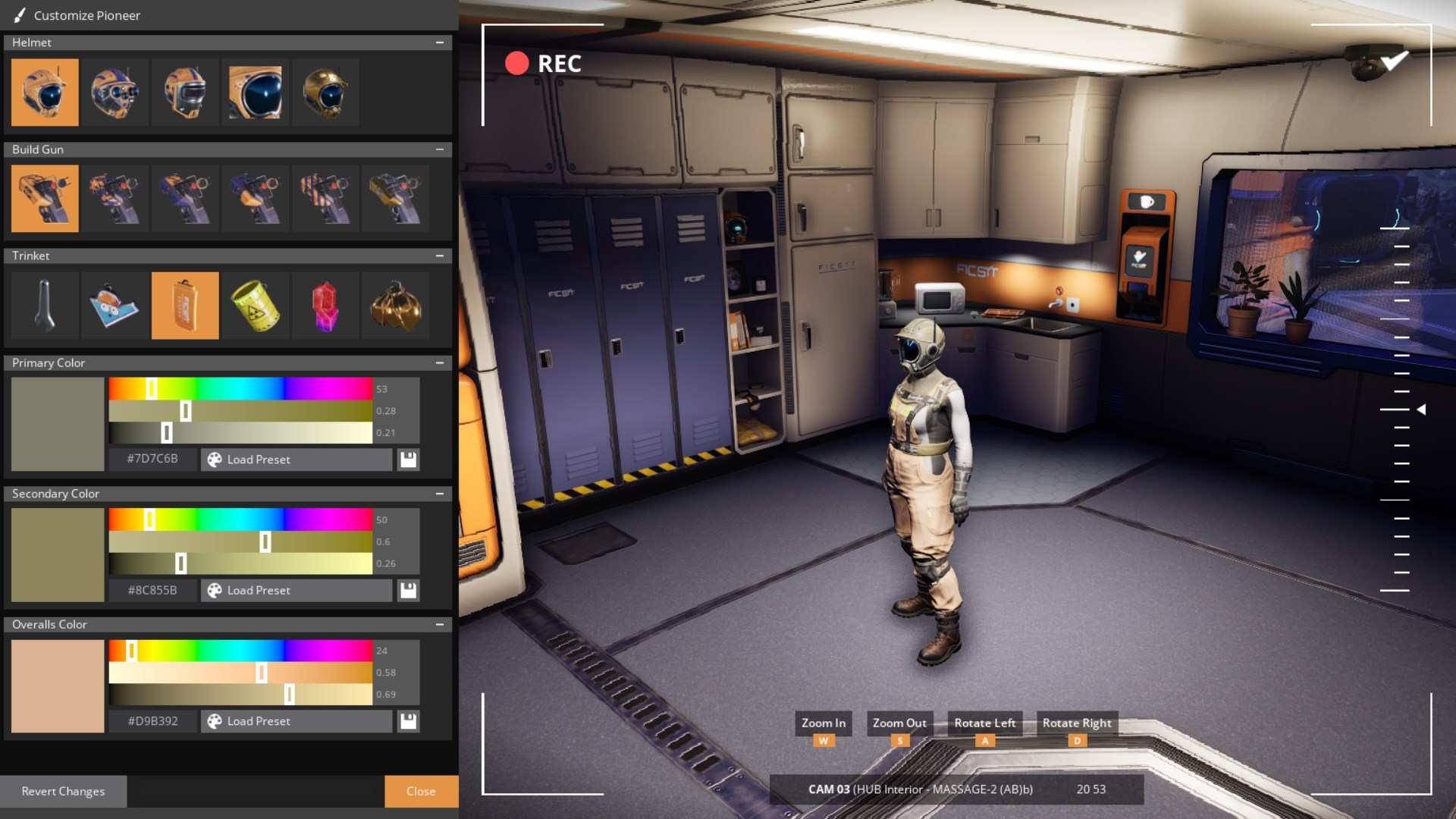Open Load Preset for Secondary Color
Viewport: 1456px width, 819px height.
coord(296,590)
